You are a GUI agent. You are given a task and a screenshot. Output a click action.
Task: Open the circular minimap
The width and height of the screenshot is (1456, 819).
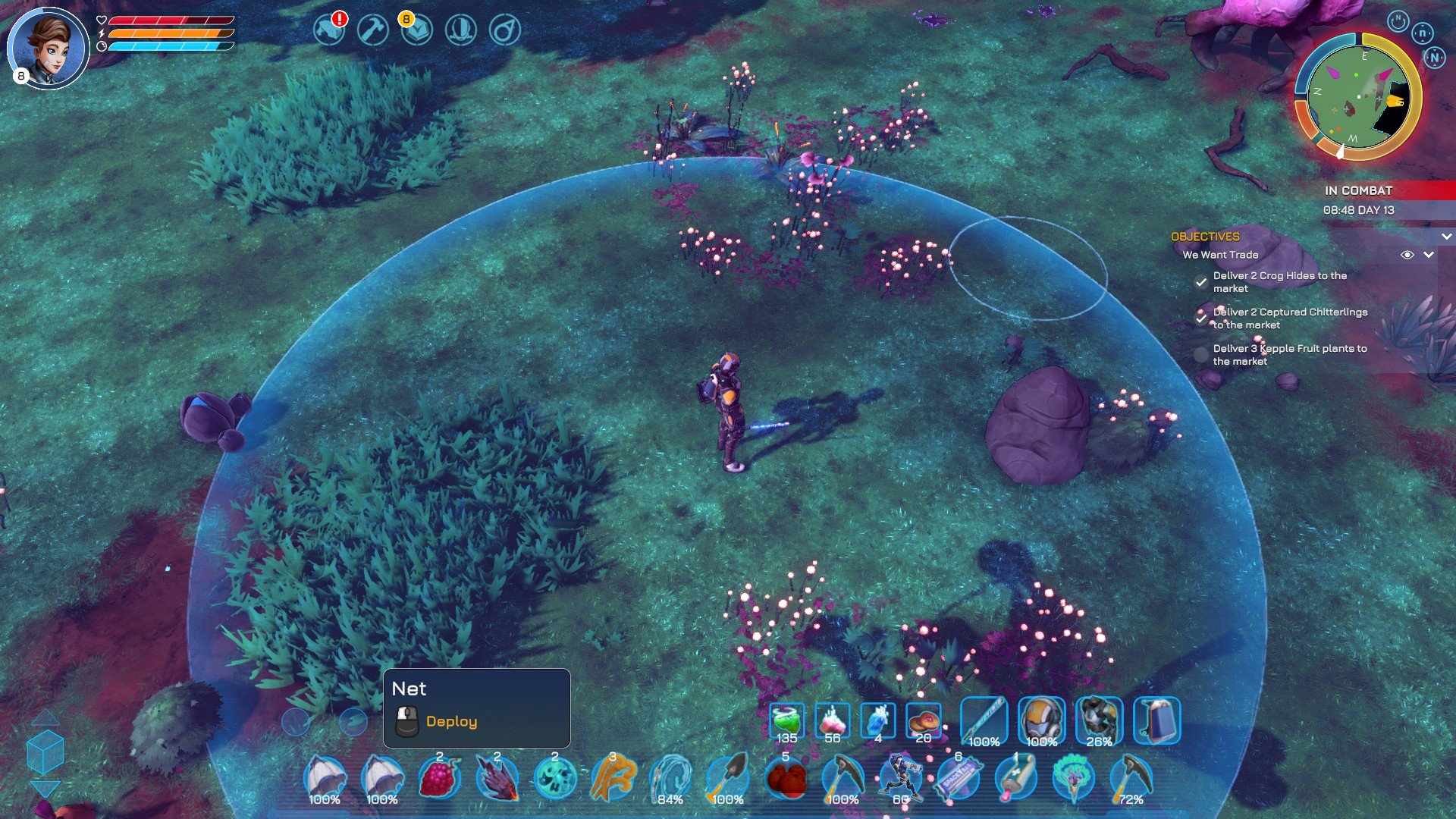pyautogui.click(x=1357, y=96)
